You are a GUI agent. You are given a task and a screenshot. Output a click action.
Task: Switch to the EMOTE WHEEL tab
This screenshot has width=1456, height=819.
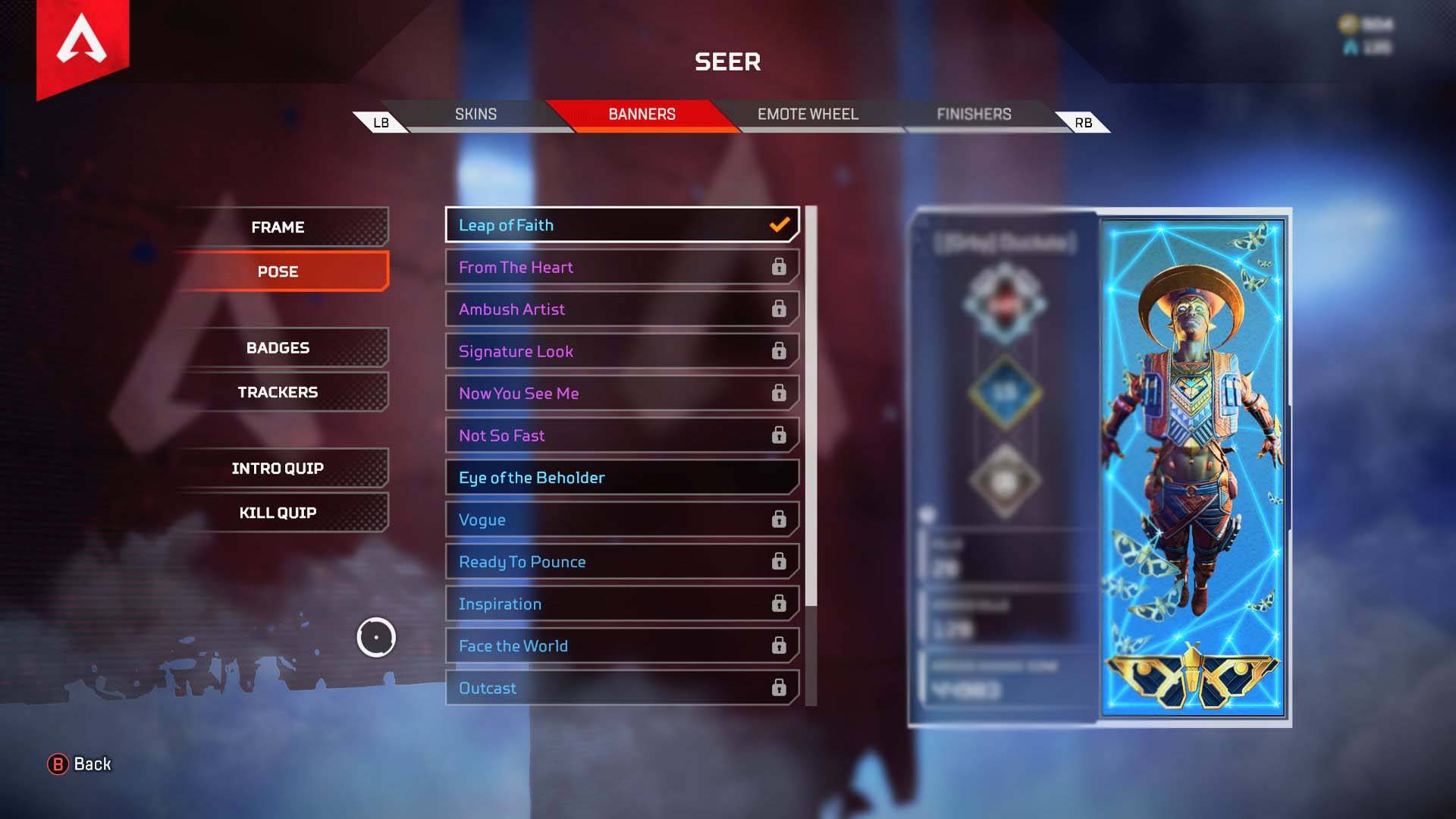(806, 114)
